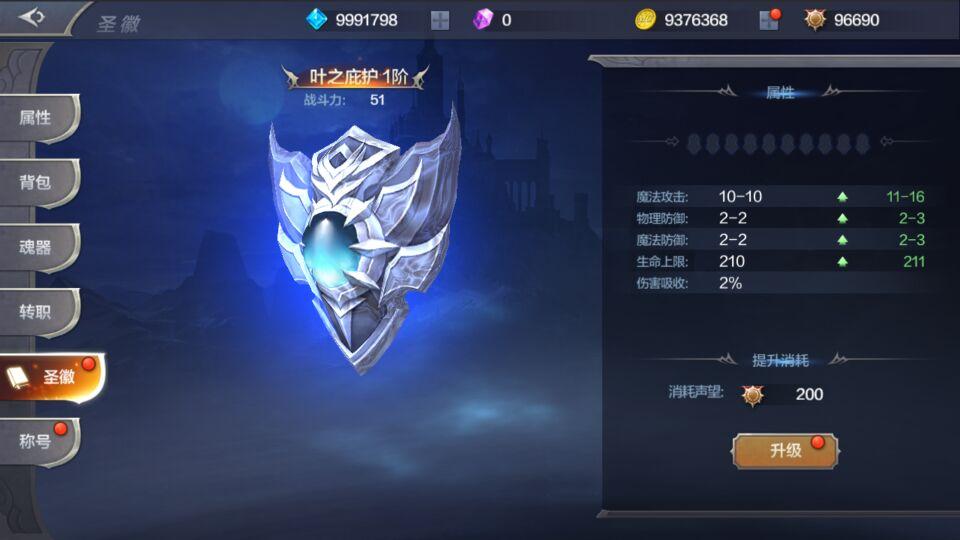
Task: Select the 魂器 tab
Action: pyautogui.click(x=36, y=247)
